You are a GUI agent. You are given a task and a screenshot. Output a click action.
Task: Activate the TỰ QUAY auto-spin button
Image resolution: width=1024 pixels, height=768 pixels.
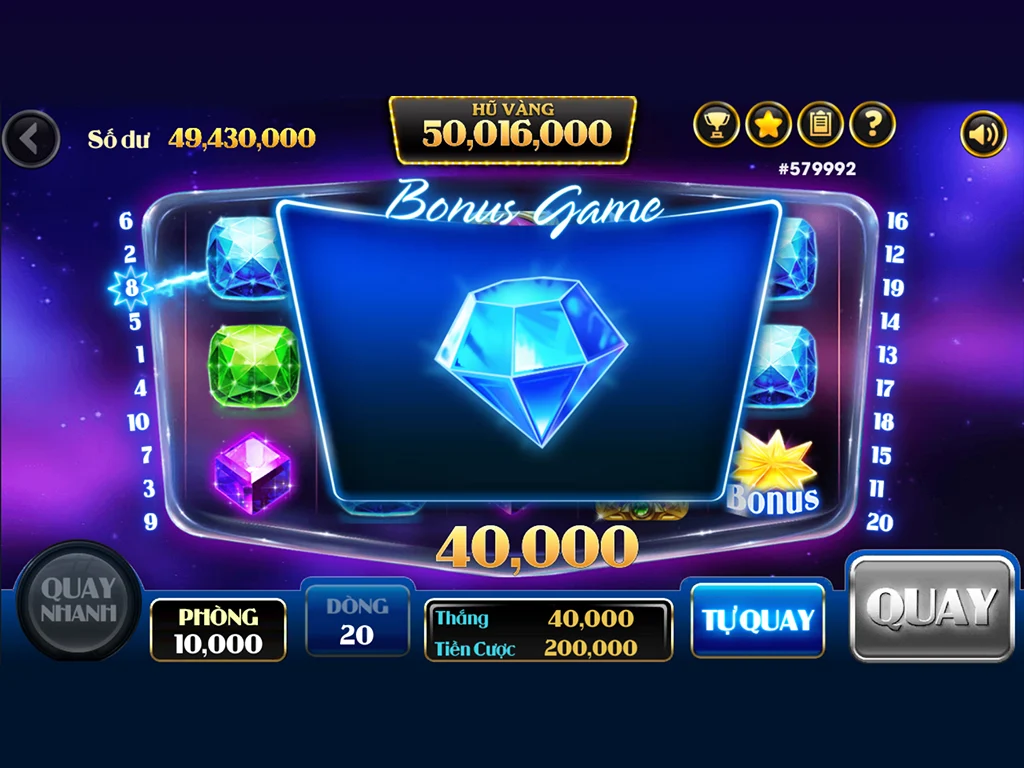(757, 620)
